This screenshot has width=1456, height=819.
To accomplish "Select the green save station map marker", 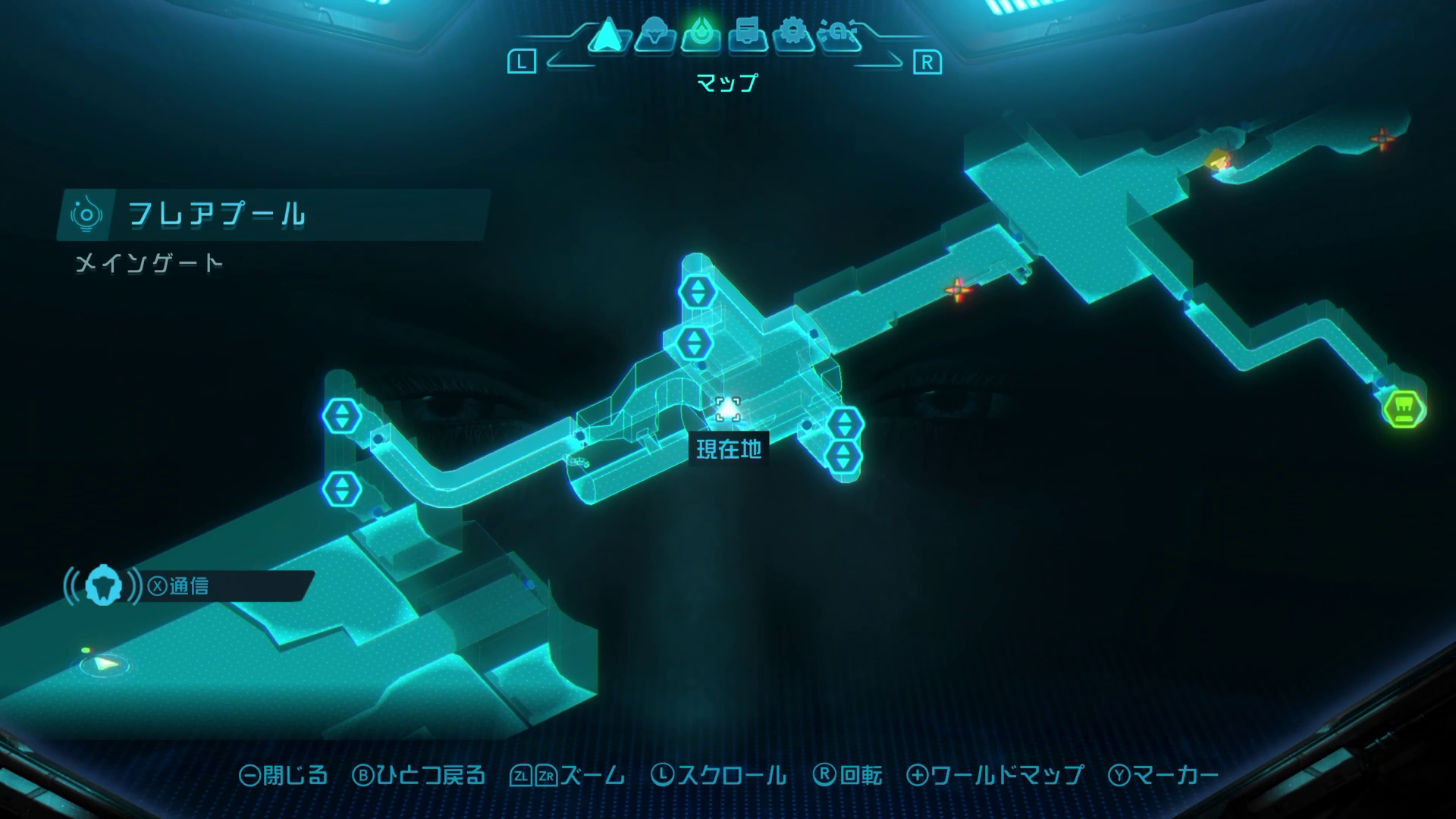I will pyautogui.click(x=1404, y=408).
